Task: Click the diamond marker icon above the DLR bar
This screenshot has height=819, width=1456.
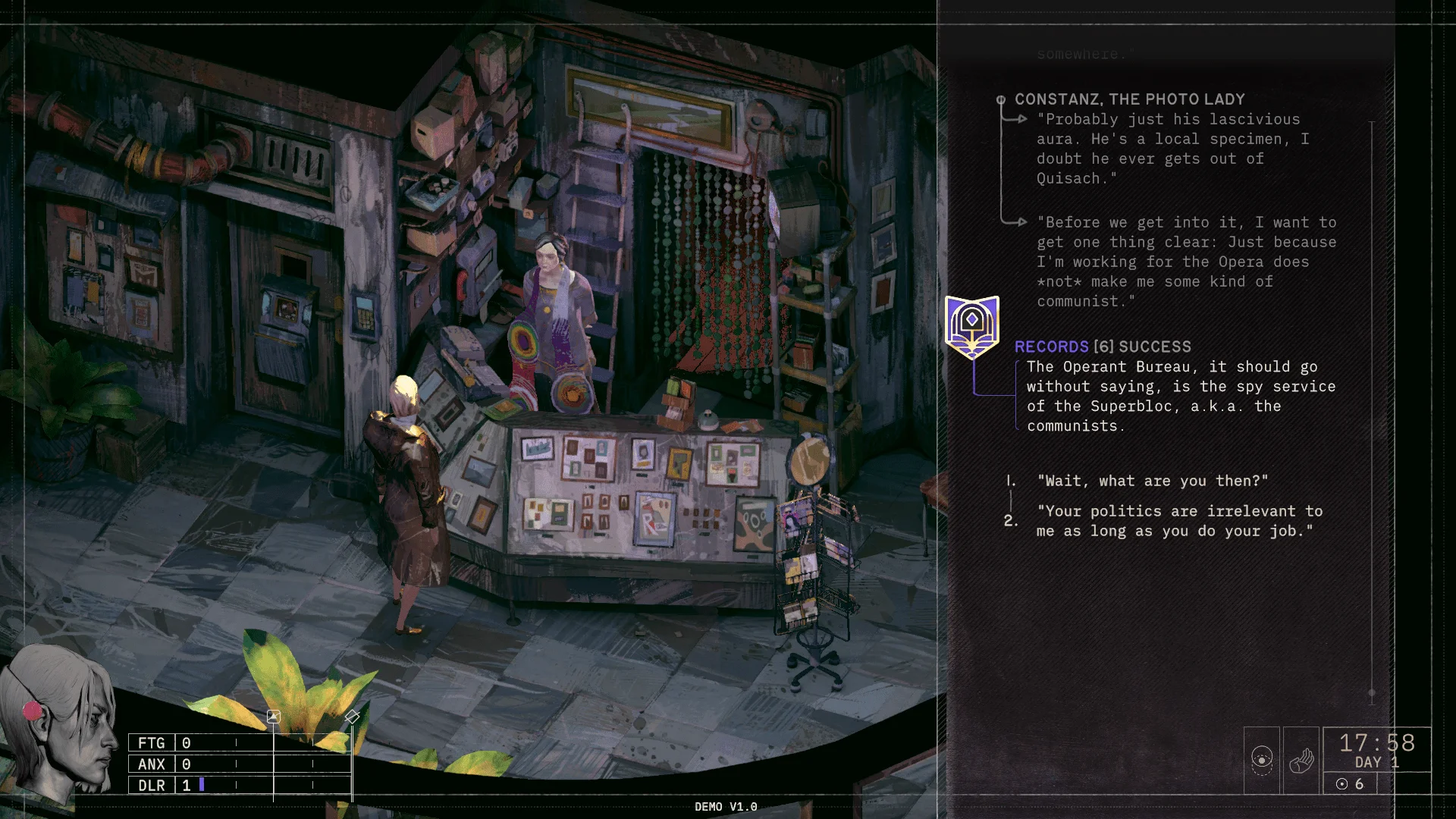Action: 353,715
